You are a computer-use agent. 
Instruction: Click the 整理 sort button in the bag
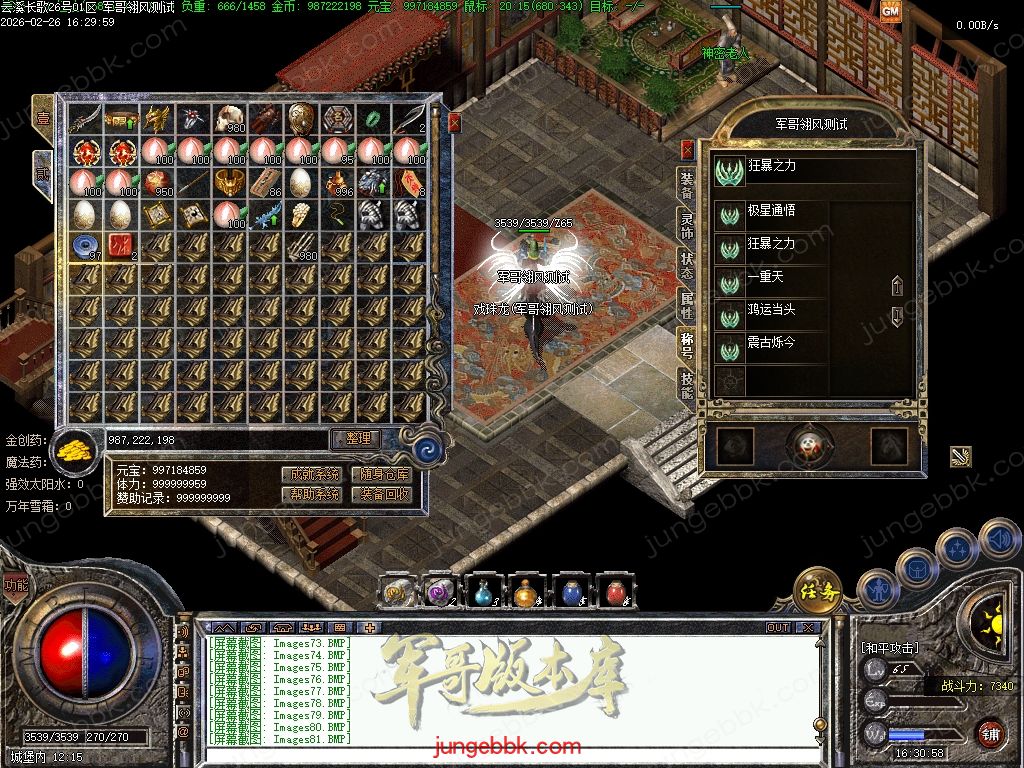point(357,439)
